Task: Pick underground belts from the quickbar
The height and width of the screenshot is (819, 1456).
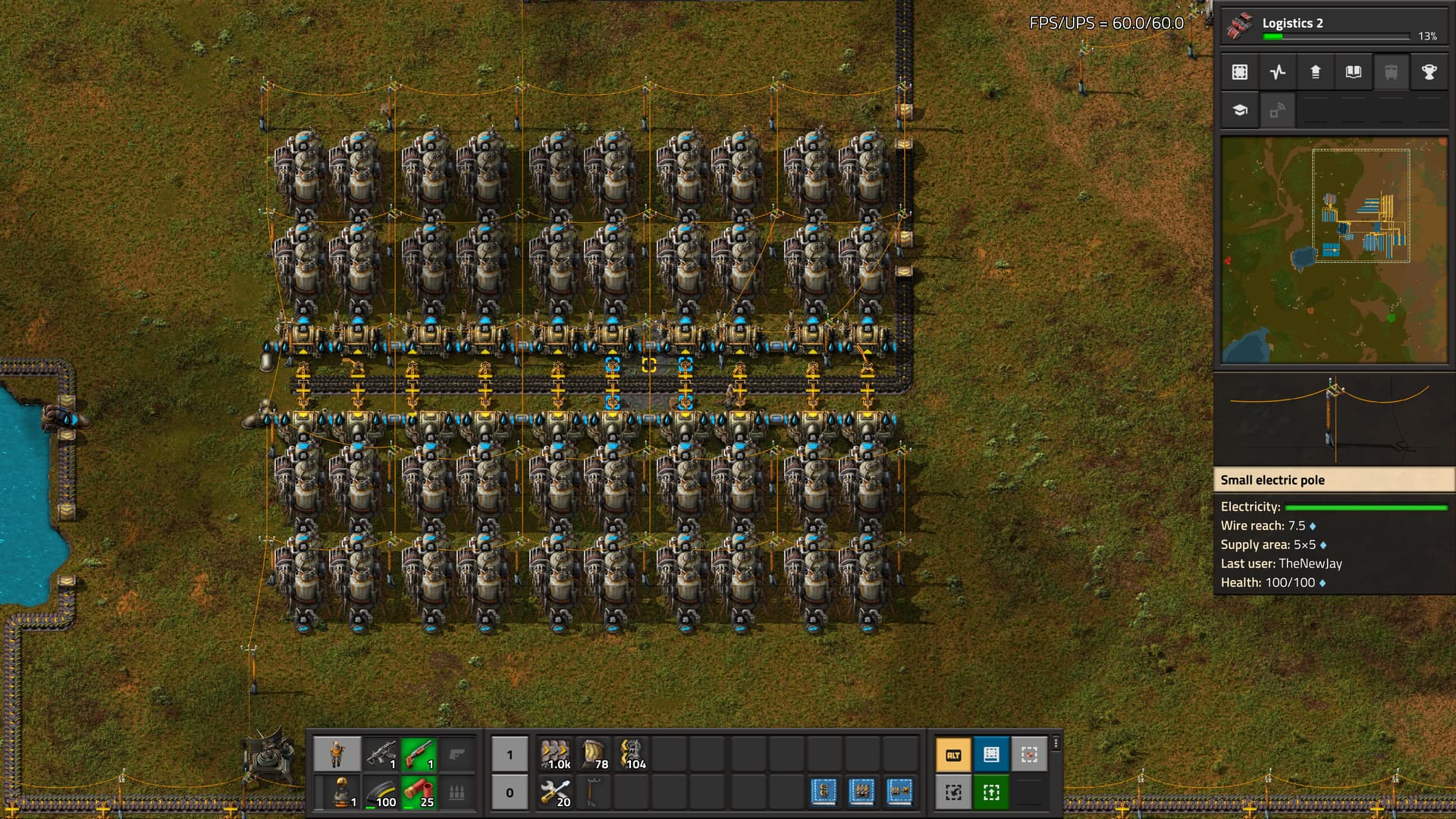Action: coord(594,755)
